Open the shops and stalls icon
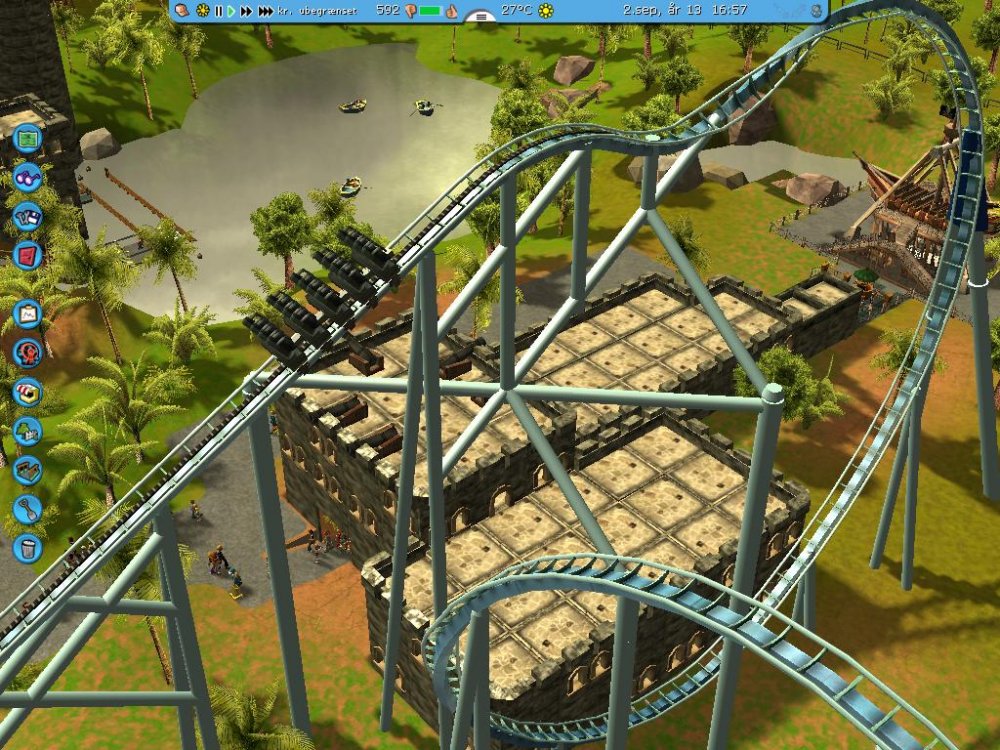Screen dimensions: 1000x750 tap(27, 392)
